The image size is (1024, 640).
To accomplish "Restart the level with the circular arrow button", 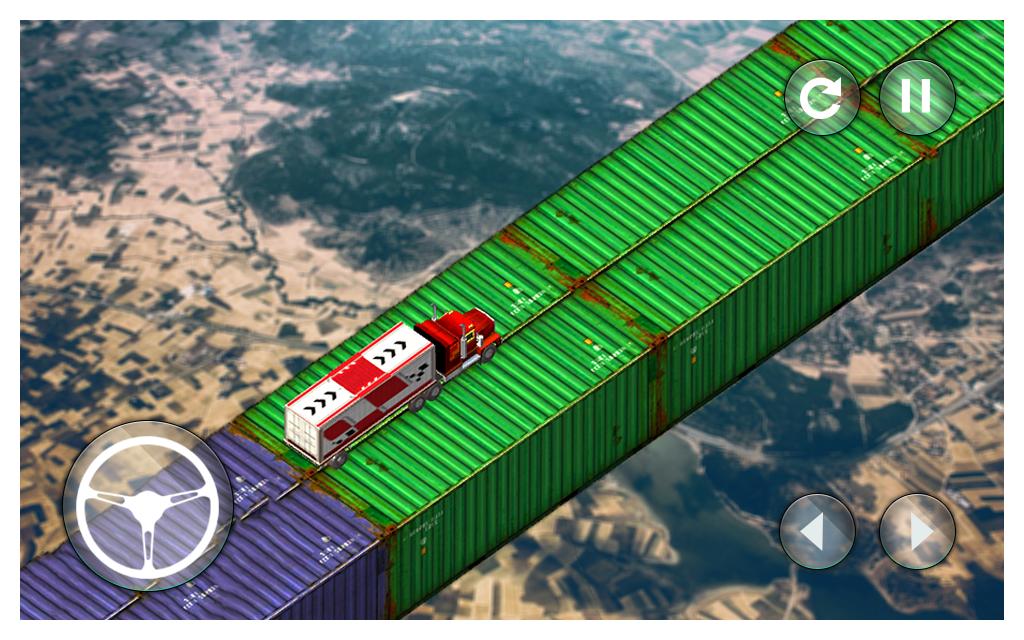I will (822, 97).
